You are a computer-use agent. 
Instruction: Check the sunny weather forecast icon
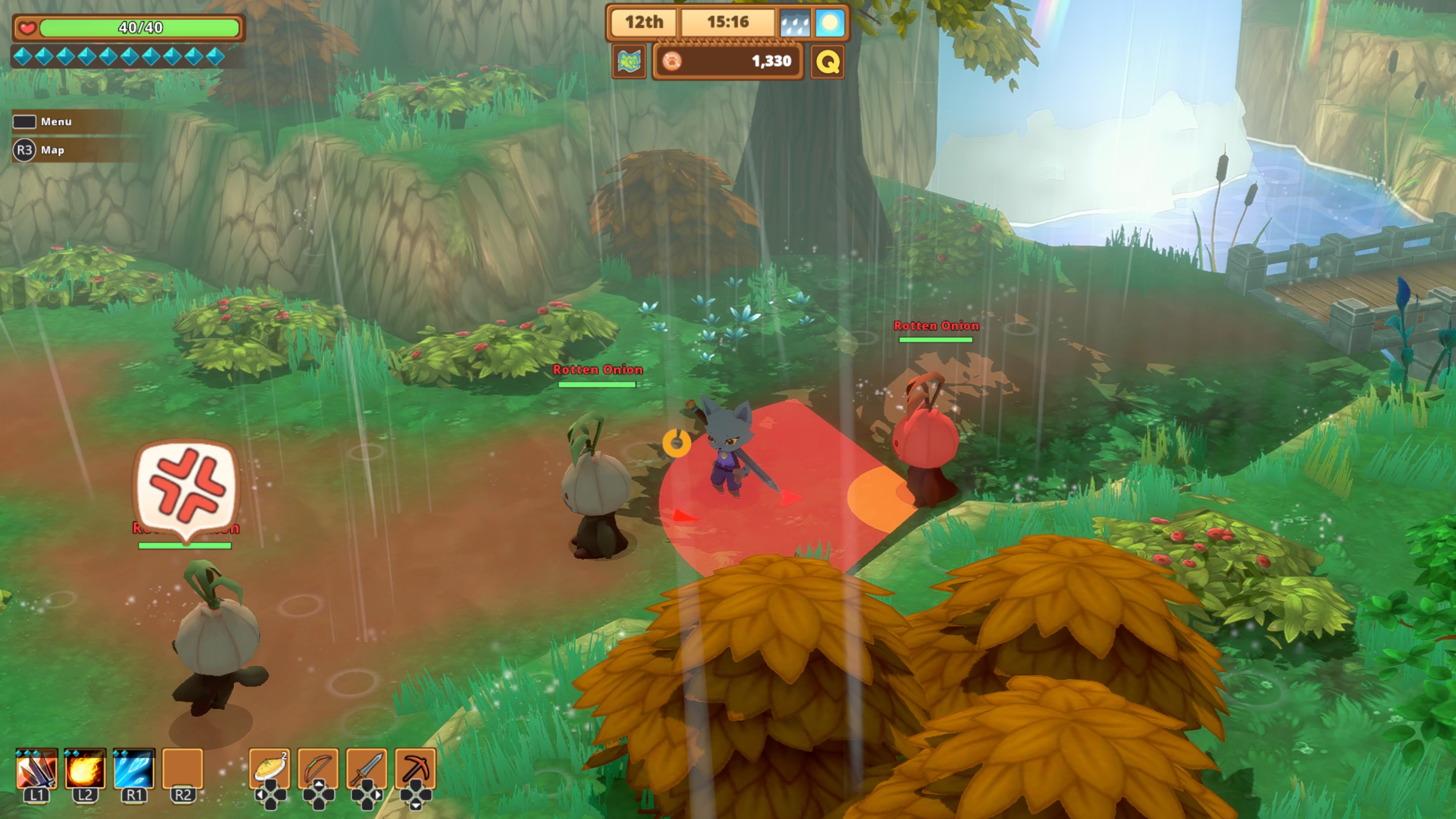[830, 23]
